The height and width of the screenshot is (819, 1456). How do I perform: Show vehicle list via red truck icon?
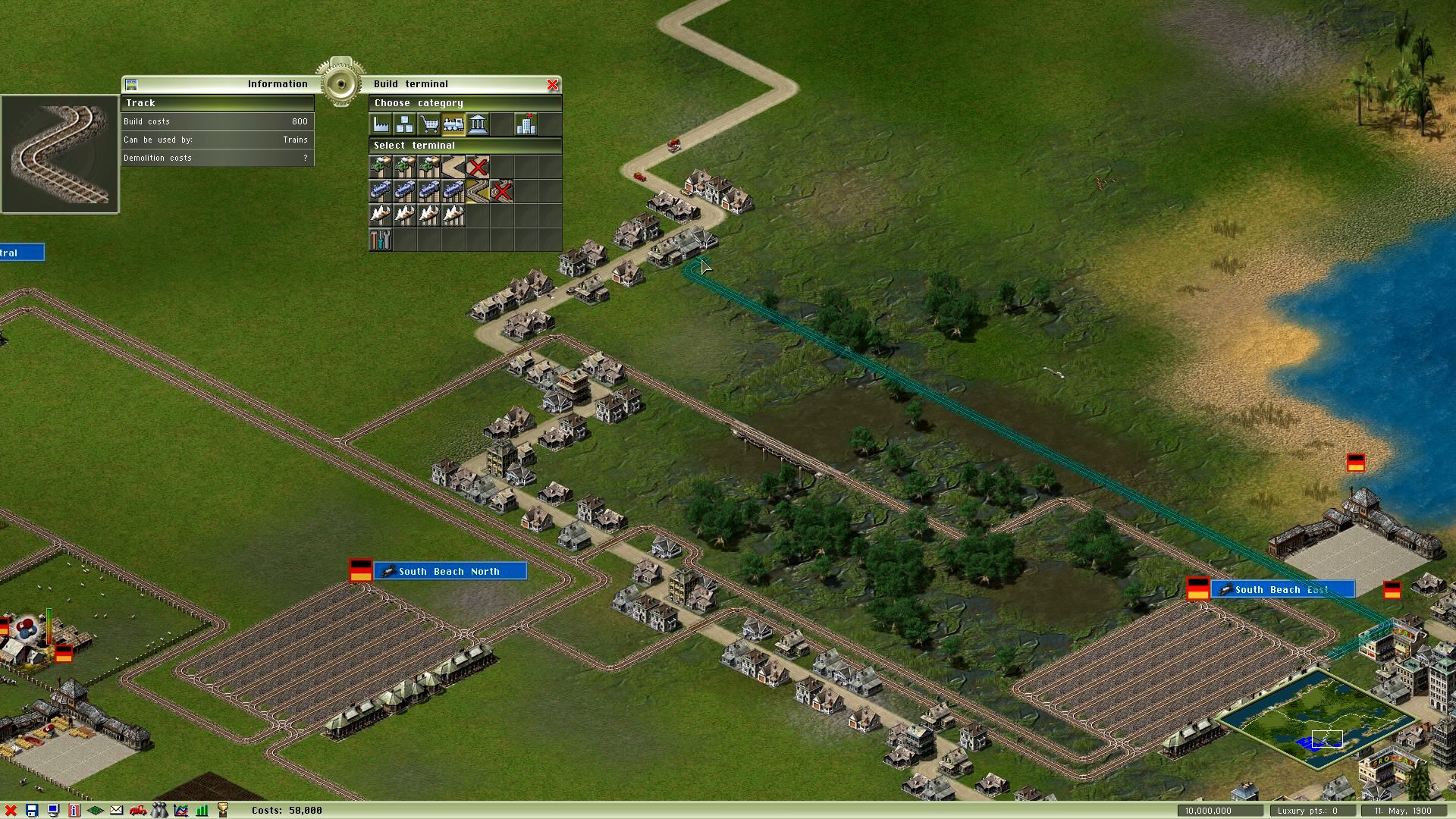[x=138, y=811]
